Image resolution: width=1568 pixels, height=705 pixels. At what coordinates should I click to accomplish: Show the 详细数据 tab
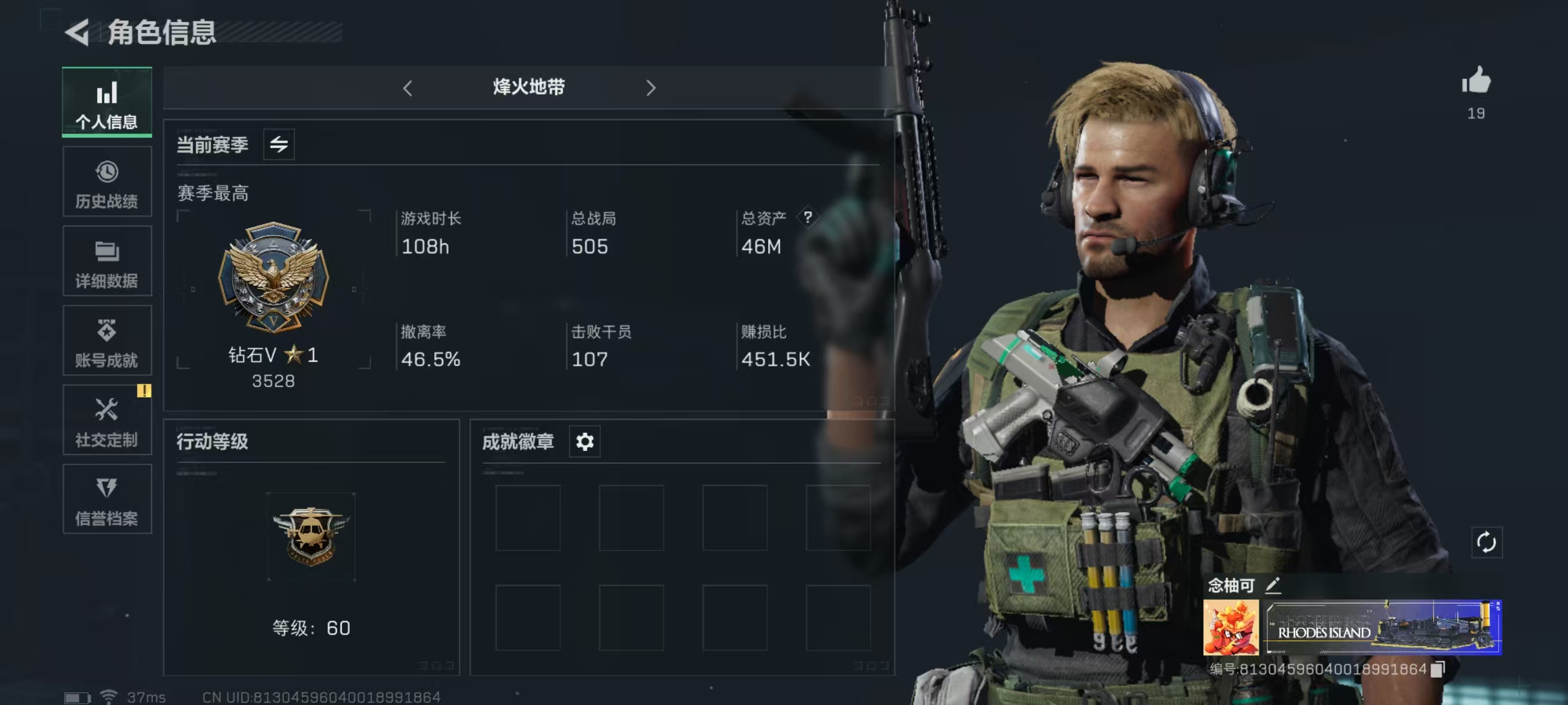tap(106, 262)
